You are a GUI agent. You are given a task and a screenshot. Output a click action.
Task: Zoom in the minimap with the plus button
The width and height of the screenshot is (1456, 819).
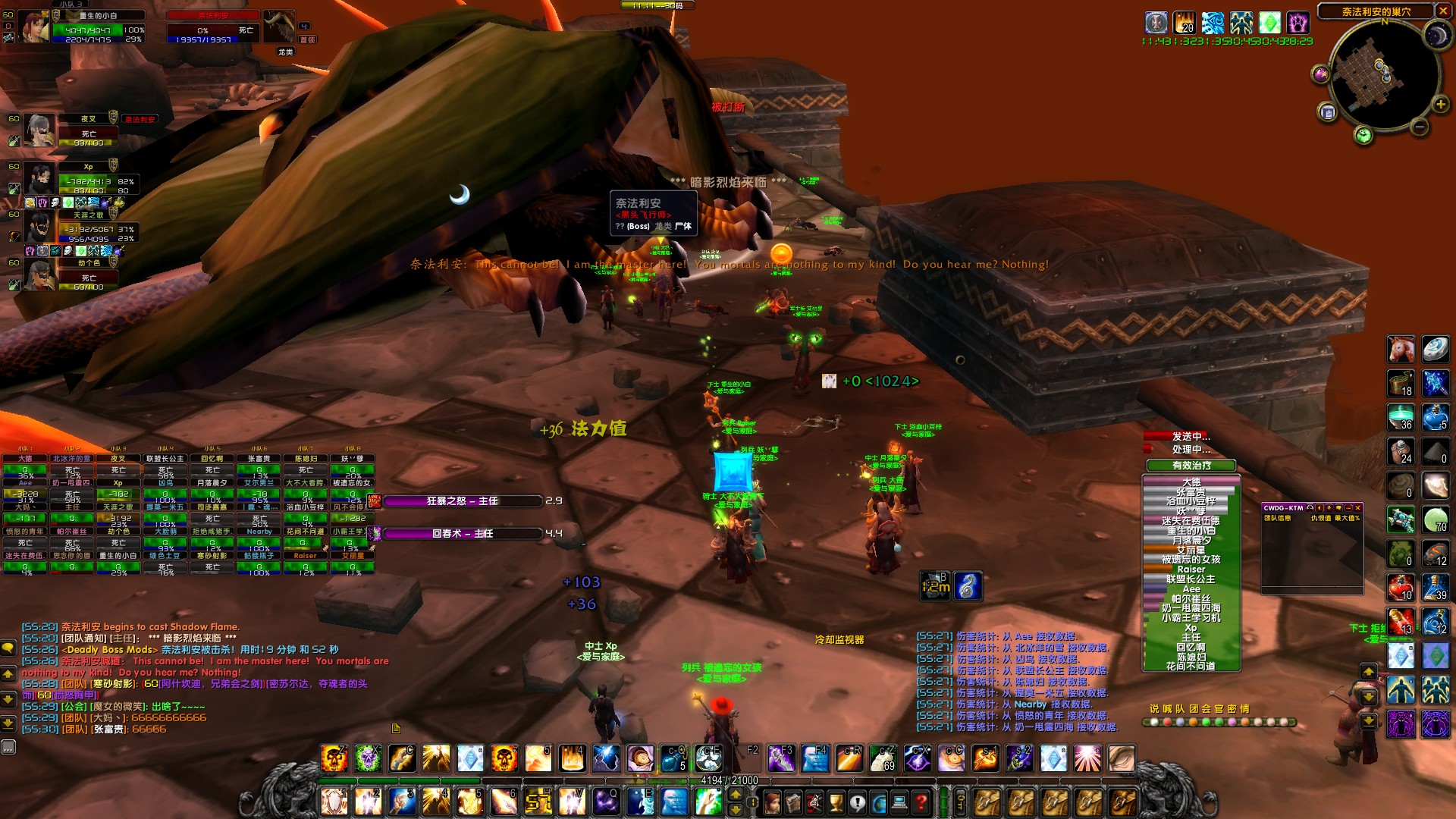(x=1441, y=104)
